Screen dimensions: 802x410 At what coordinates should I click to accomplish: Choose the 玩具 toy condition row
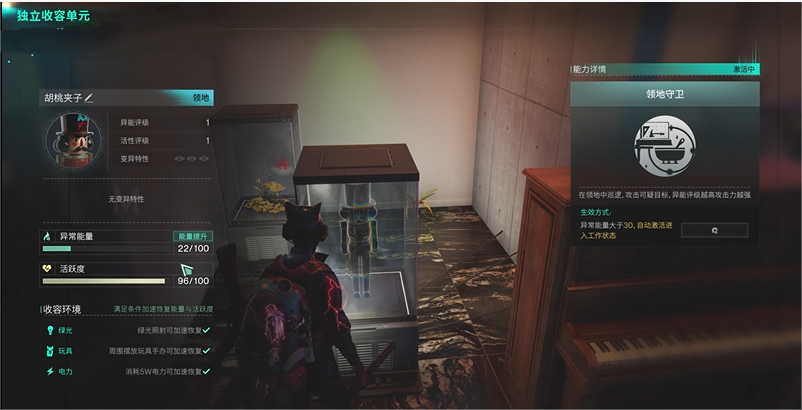click(x=126, y=351)
